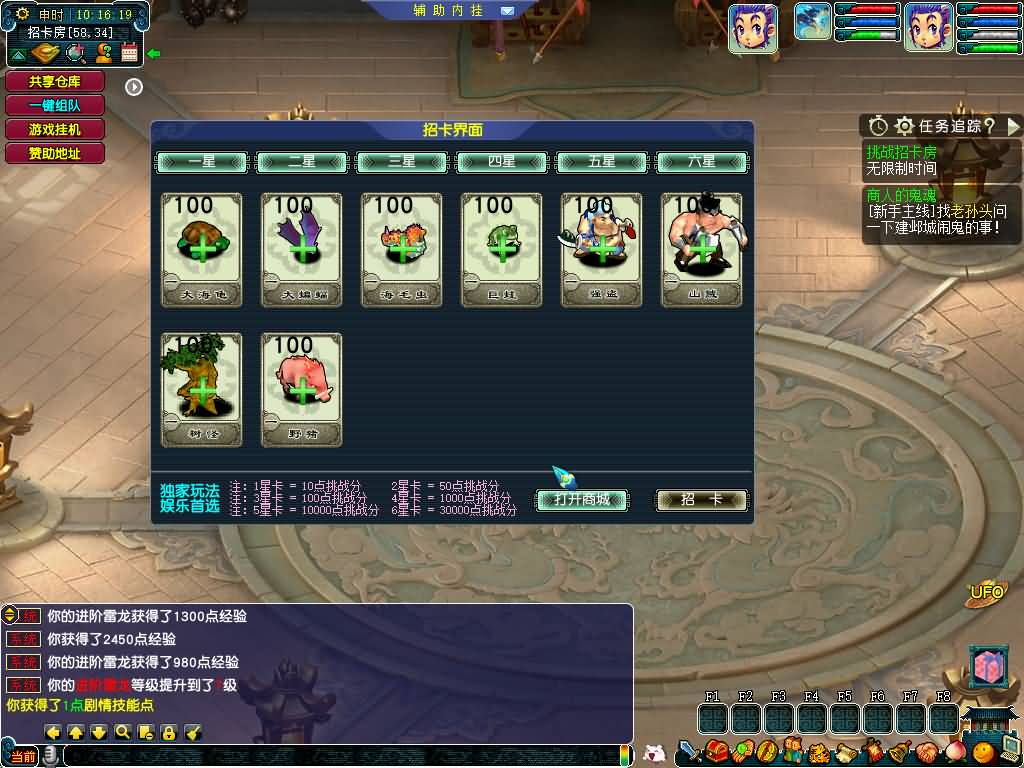Open the 六星 six-star tab
Viewport: 1024px width, 768px height.
702,162
